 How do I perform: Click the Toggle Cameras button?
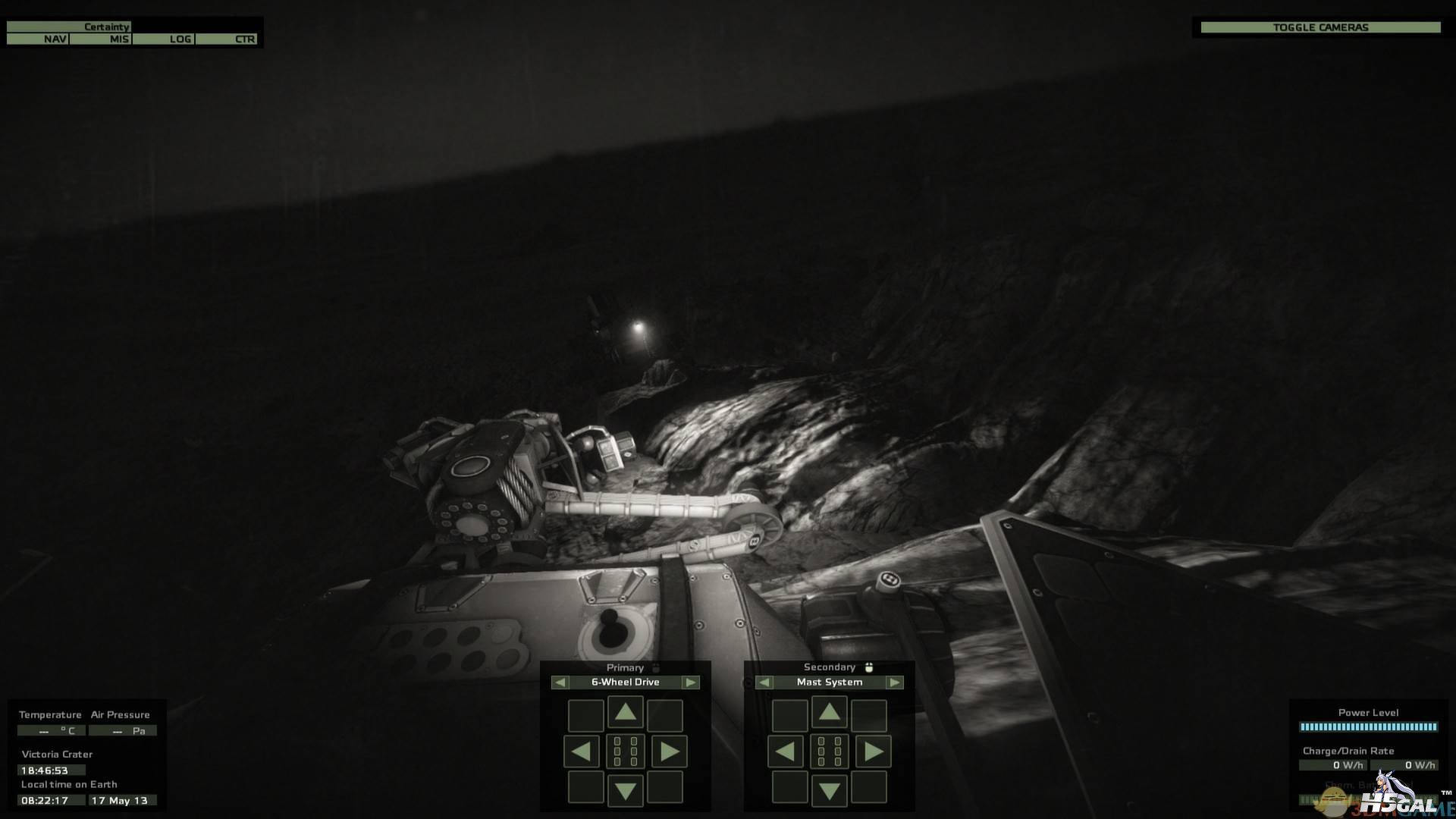pyautogui.click(x=1320, y=27)
